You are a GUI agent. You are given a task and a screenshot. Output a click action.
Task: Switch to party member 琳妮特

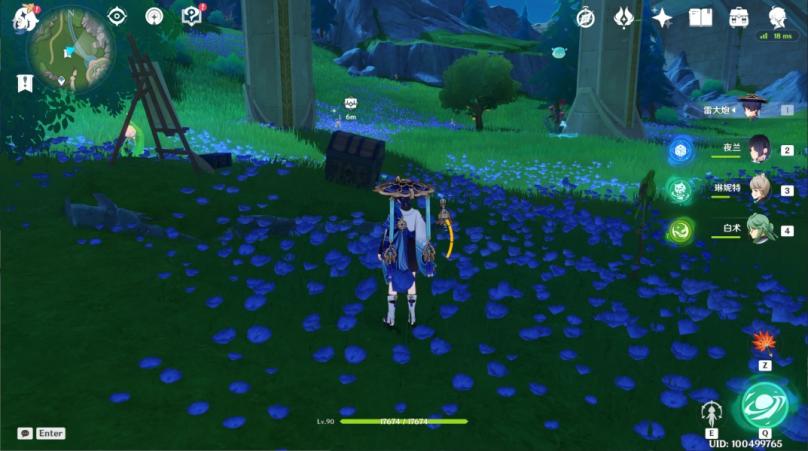click(759, 189)
